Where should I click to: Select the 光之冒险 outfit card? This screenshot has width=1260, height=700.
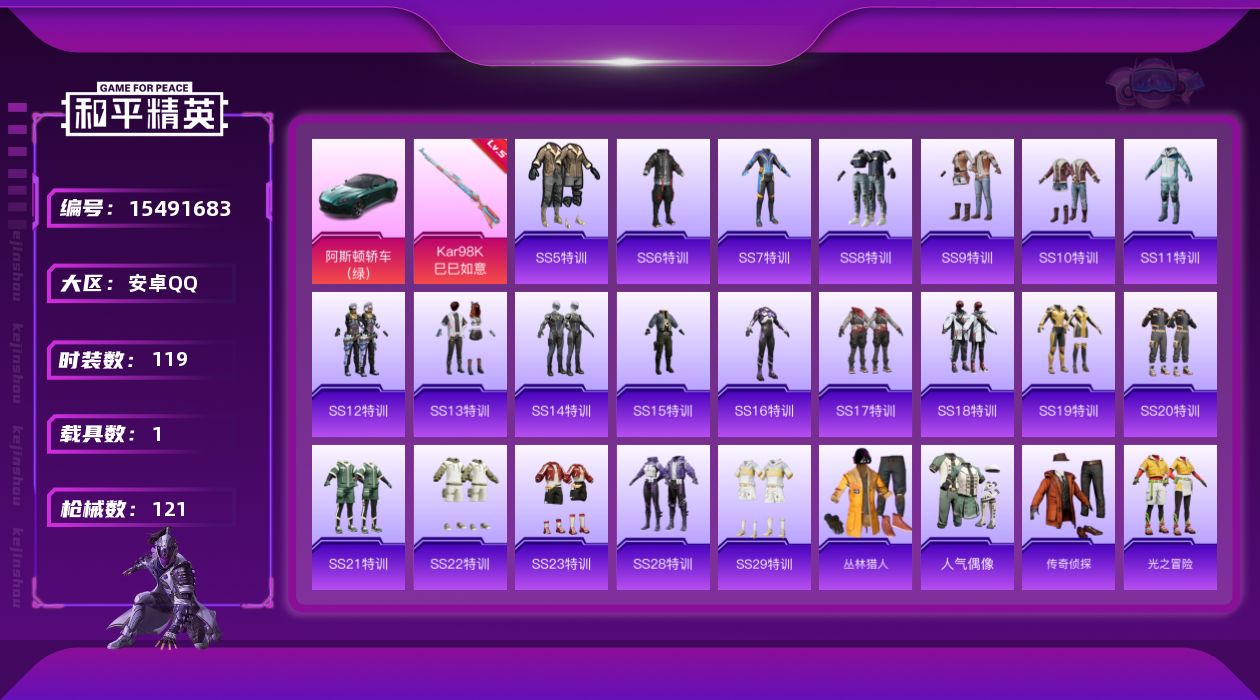1170,517
